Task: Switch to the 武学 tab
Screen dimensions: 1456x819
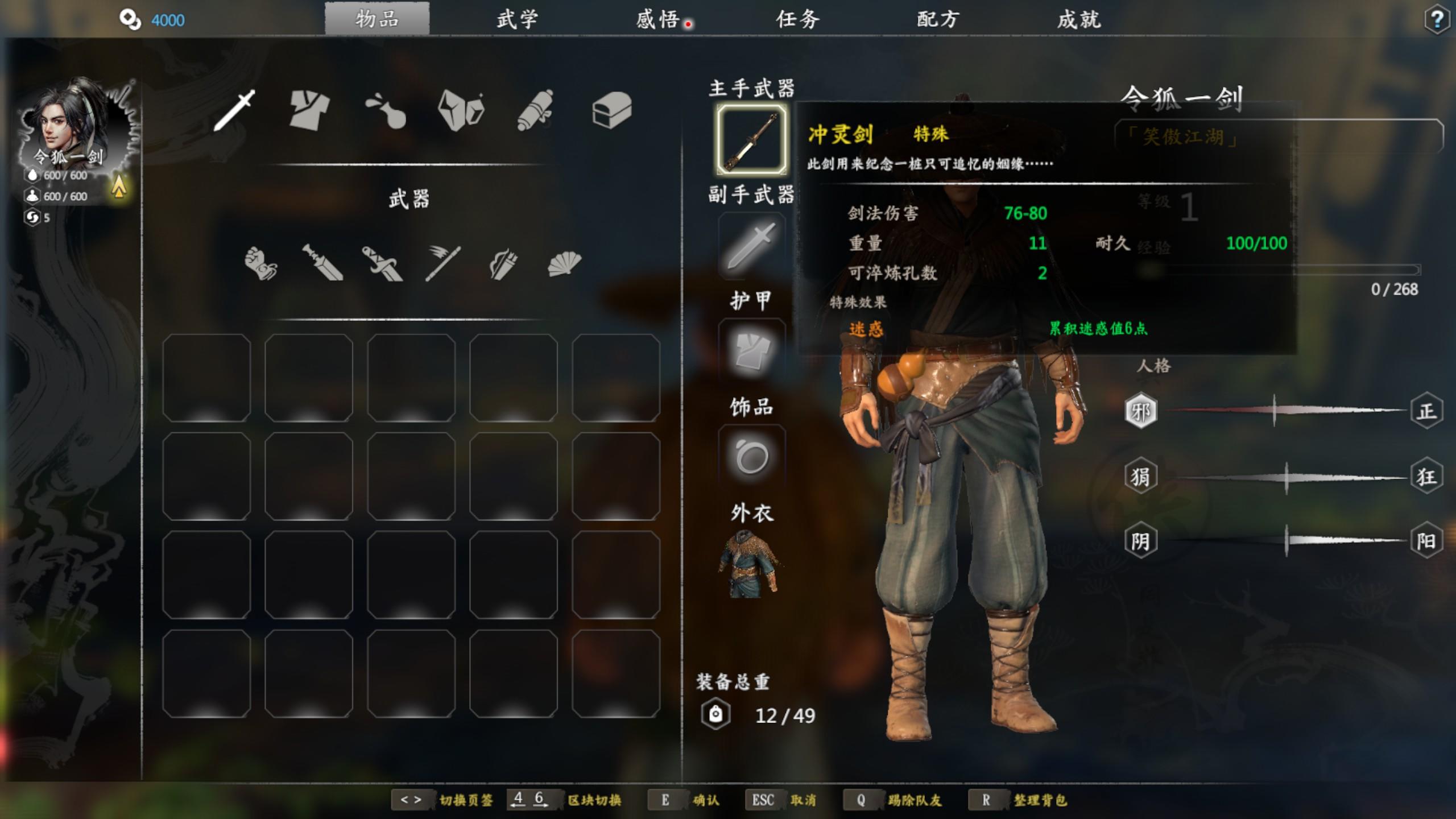Action: 517,20
